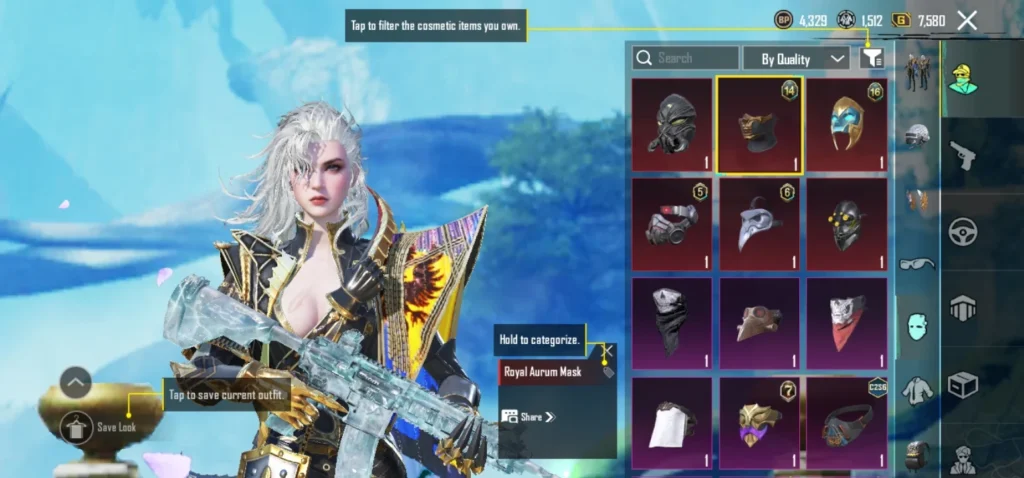The width and height of the screenshot is (1024, 478).
Task: Select the gold helmet with blue face
Action: pyautogui.click(x=847, y=124)
